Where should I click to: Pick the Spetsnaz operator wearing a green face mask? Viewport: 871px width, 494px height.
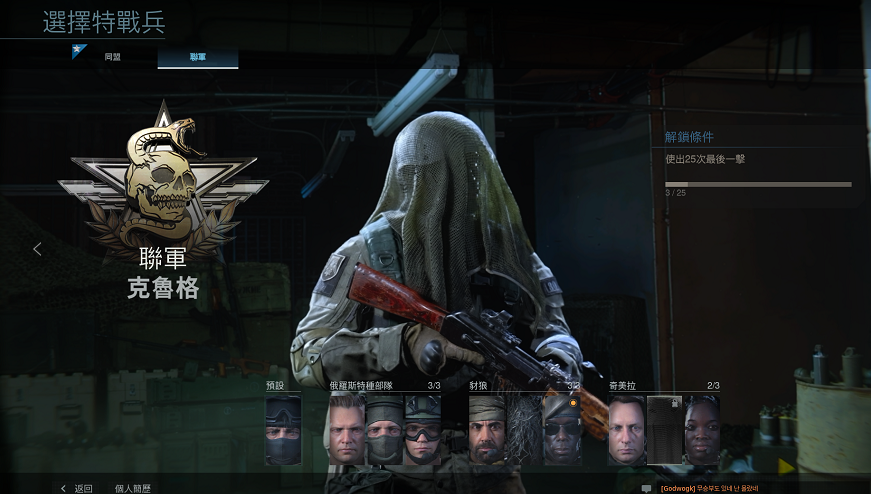(x=384, y=429)
